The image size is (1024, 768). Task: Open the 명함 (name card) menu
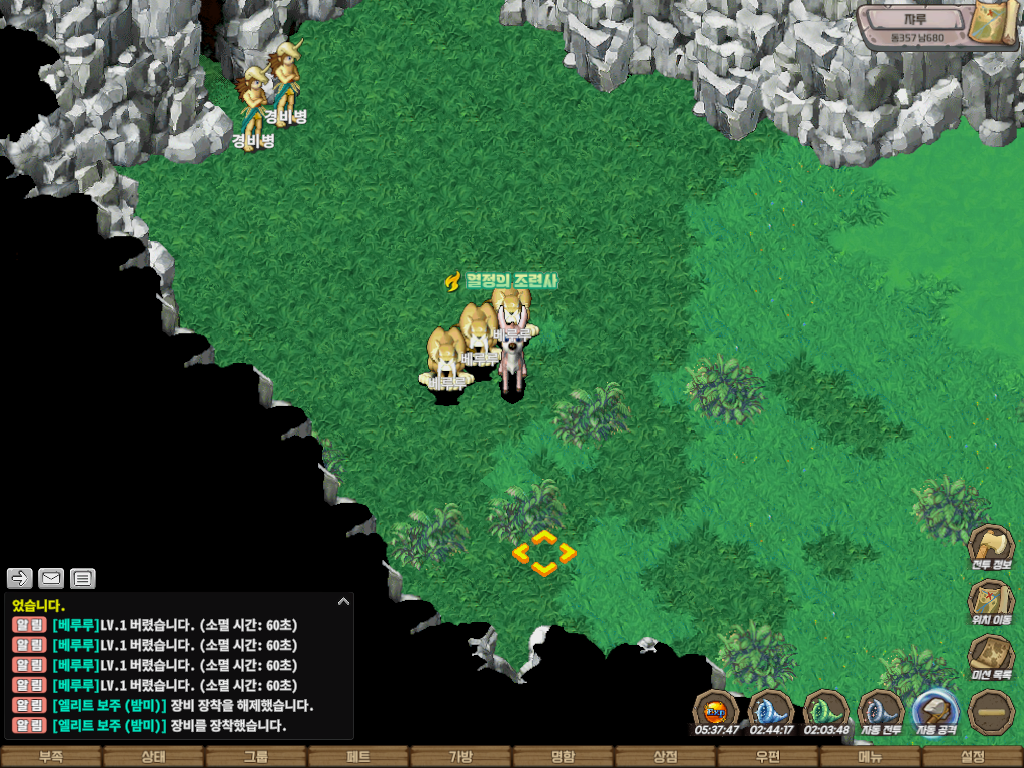563,757
